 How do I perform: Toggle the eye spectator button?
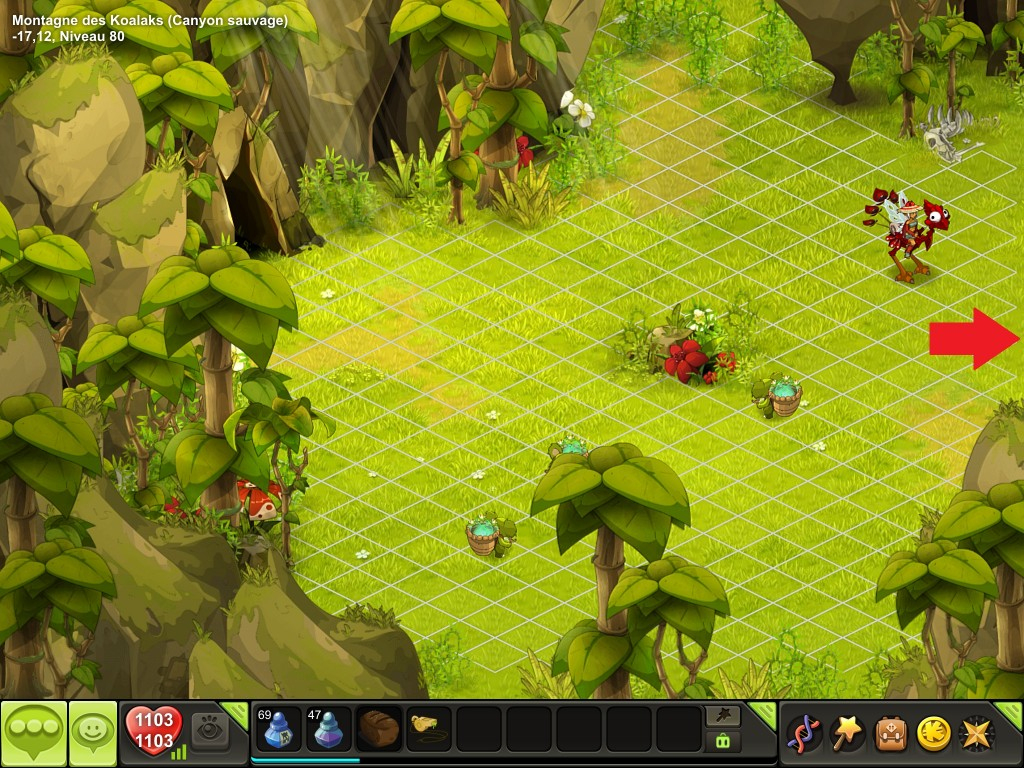click(x=210, y=729)
